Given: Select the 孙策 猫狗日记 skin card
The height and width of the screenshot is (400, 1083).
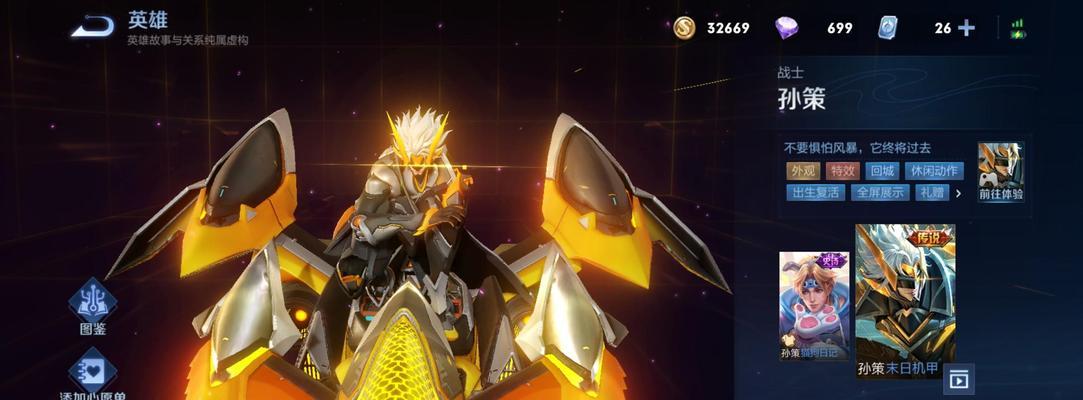Looking at the screenshot, I should pyautogui.click(x=814, y=305).
